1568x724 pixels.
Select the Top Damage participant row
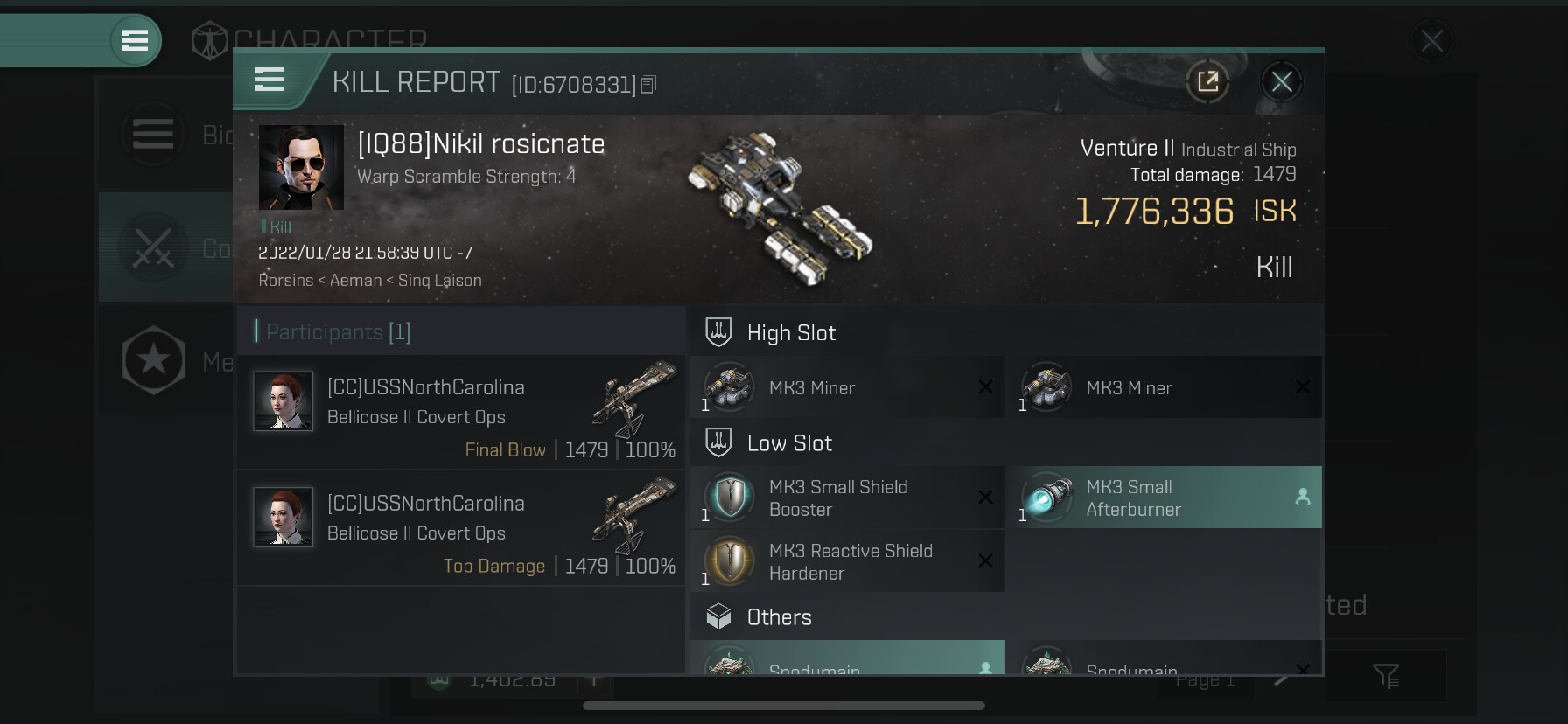(x=461, y=528)
